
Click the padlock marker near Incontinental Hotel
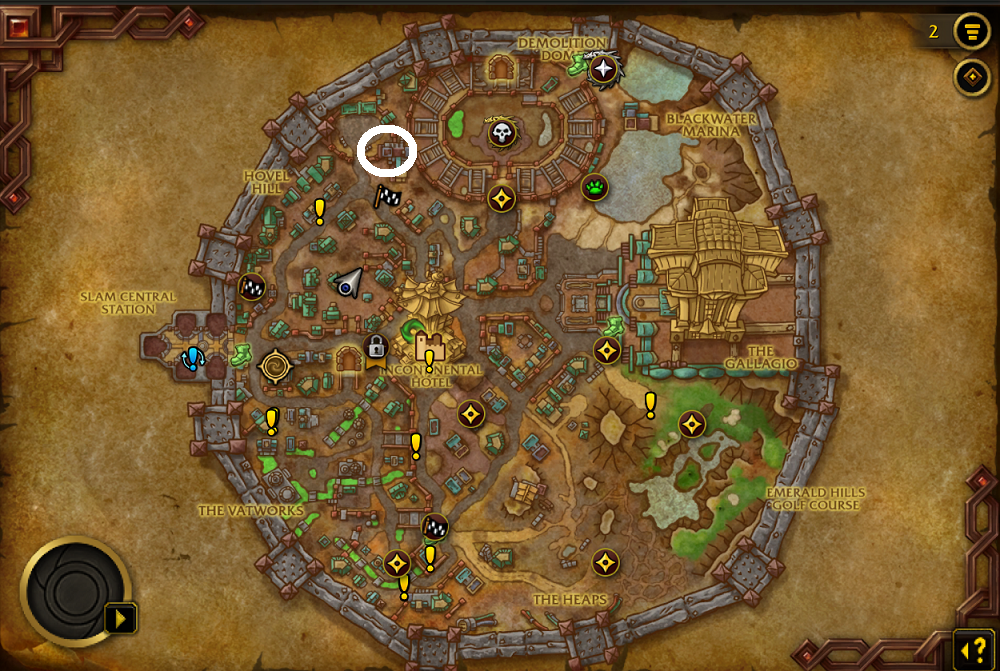376,347
